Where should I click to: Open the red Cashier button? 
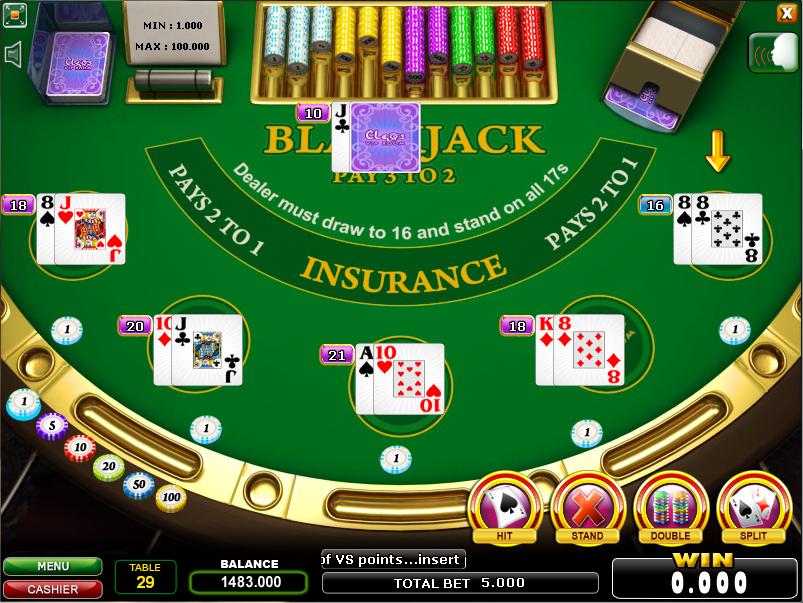click(x=52, y=589)
